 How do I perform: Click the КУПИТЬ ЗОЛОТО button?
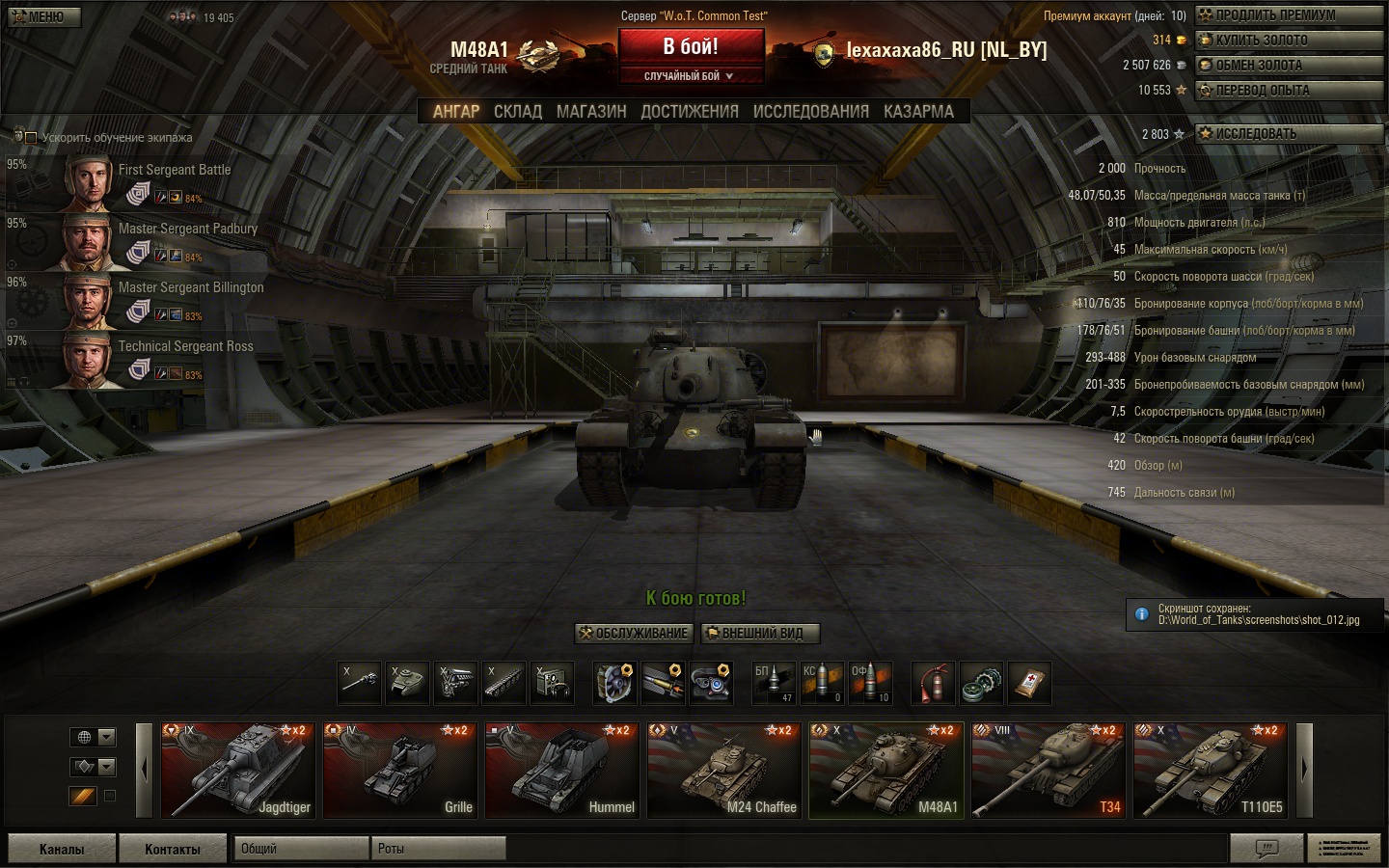(x=1289, y=41)
